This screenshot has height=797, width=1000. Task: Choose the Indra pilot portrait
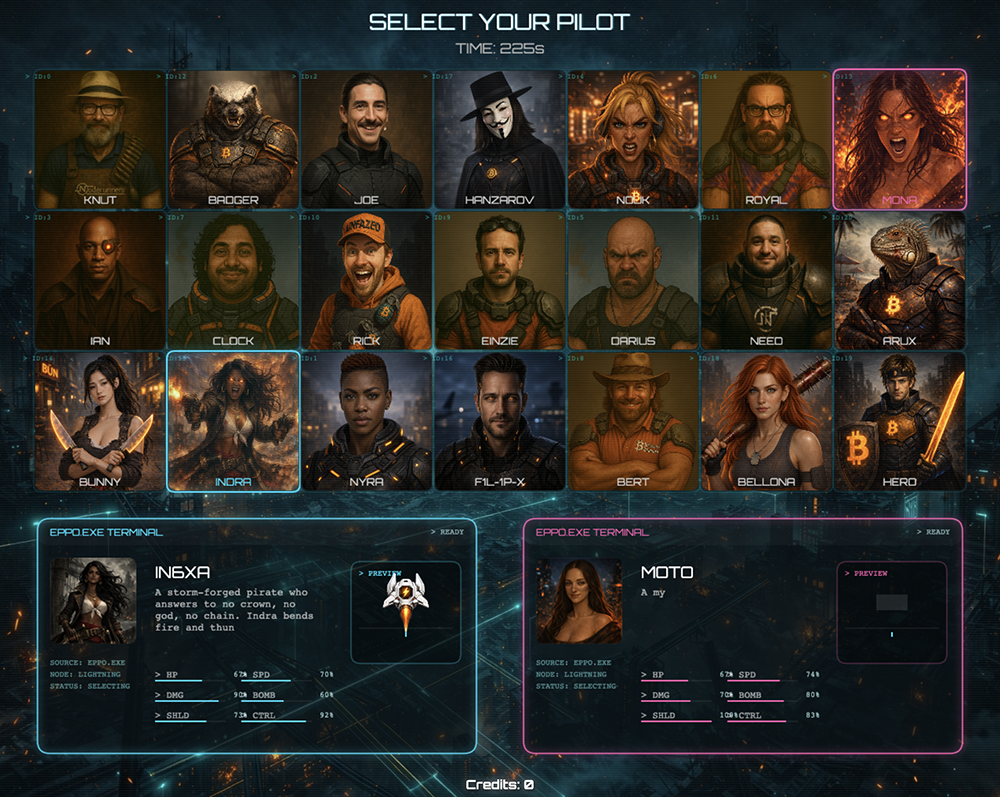[233, 421]
